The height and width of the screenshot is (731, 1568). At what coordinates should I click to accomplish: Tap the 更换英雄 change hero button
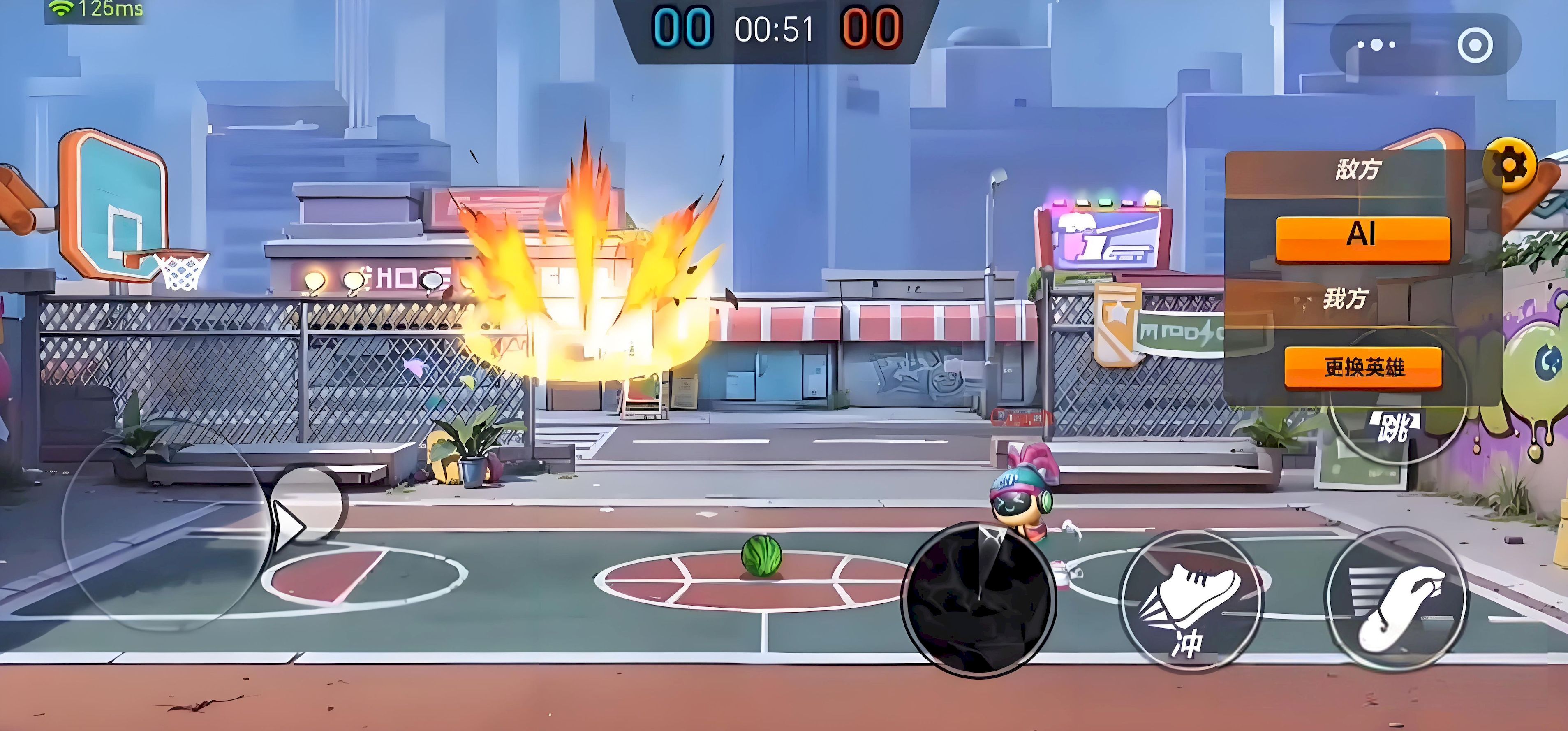tap(1364, 367)
